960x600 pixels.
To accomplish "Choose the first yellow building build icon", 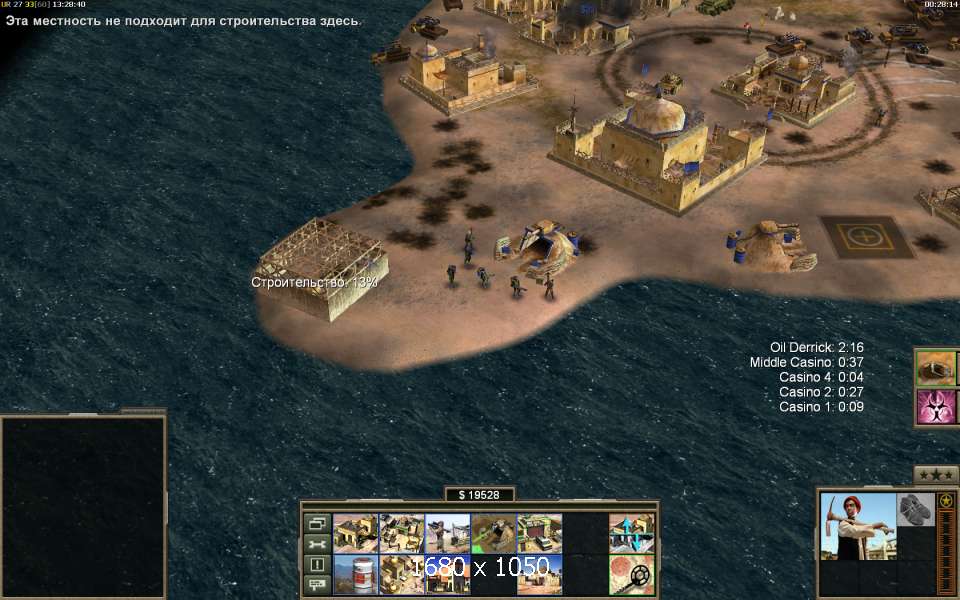I will coord(355,534).
